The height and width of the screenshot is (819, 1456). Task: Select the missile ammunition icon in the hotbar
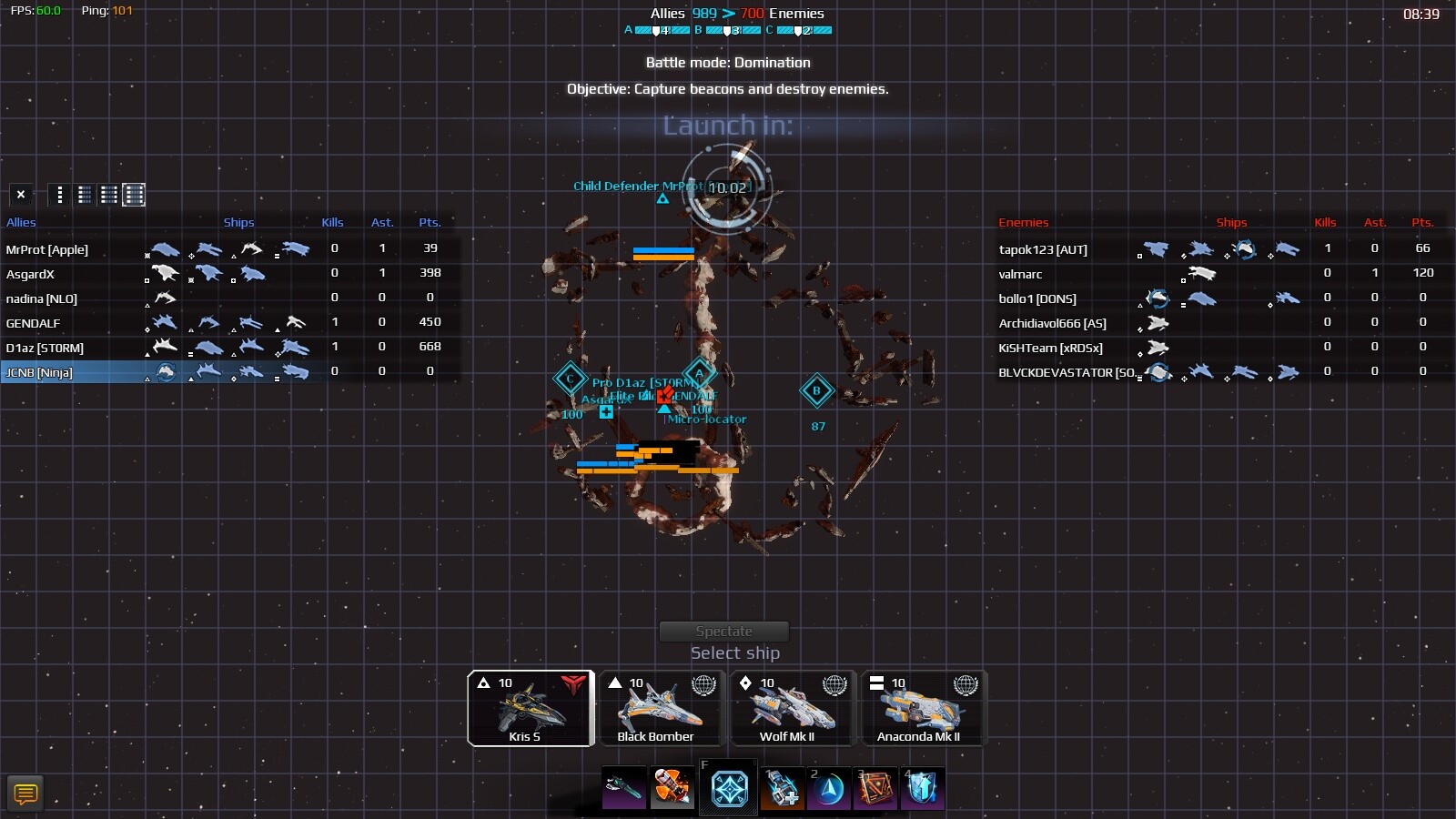point(673,788)
